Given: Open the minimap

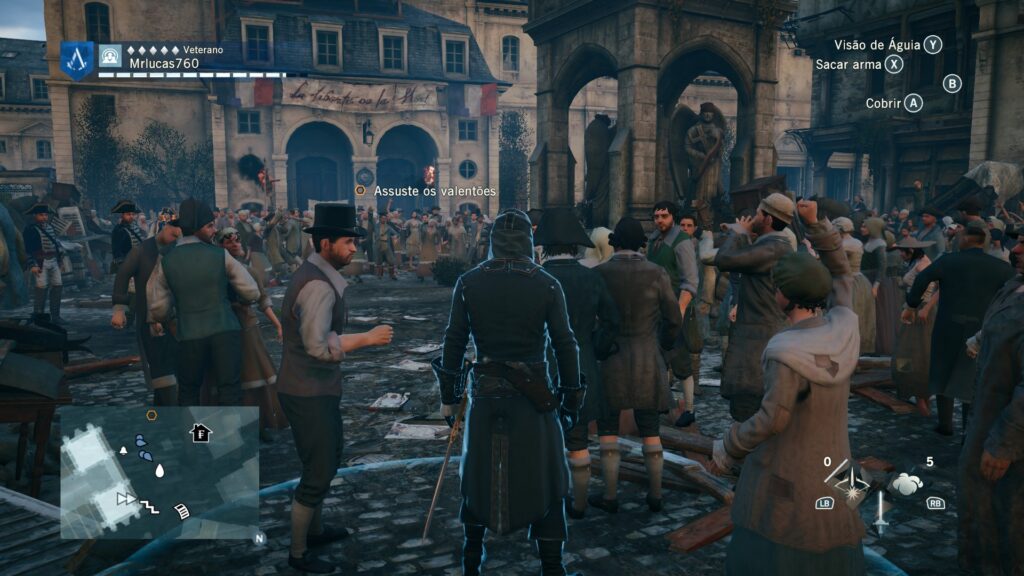Looking at the screenshot, I should pyautogui.click(x=160, y=472).
